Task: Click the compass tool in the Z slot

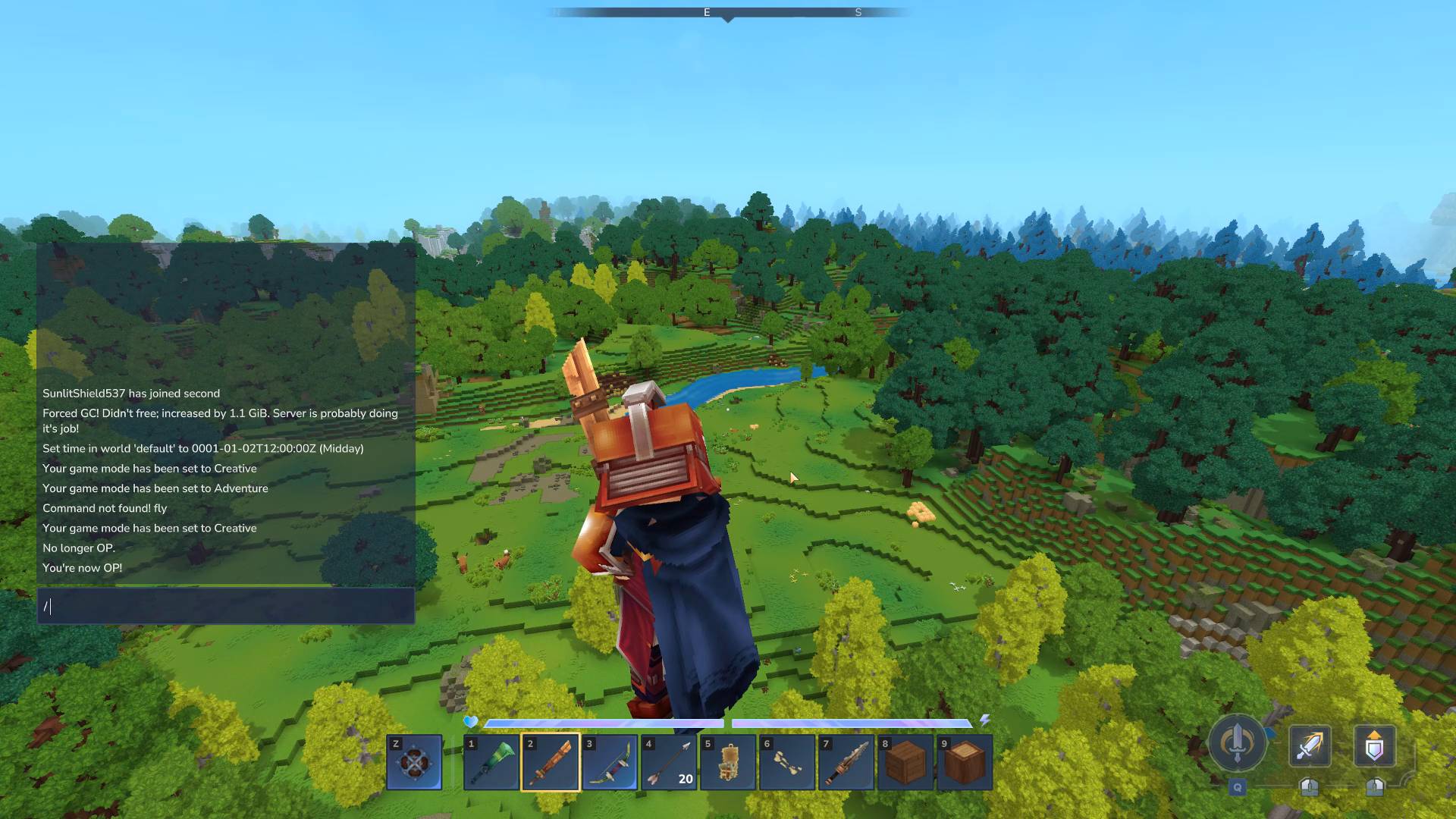Action: pos(414,762)
